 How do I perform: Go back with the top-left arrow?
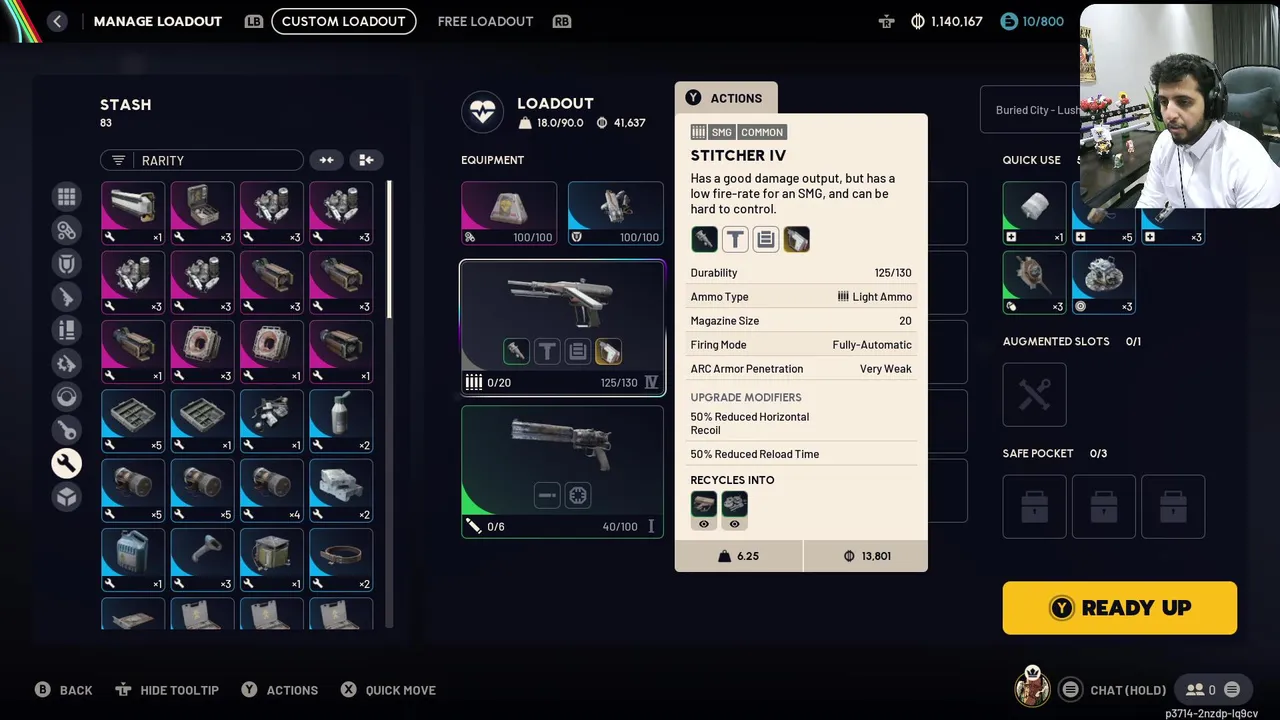coord(57,21)
